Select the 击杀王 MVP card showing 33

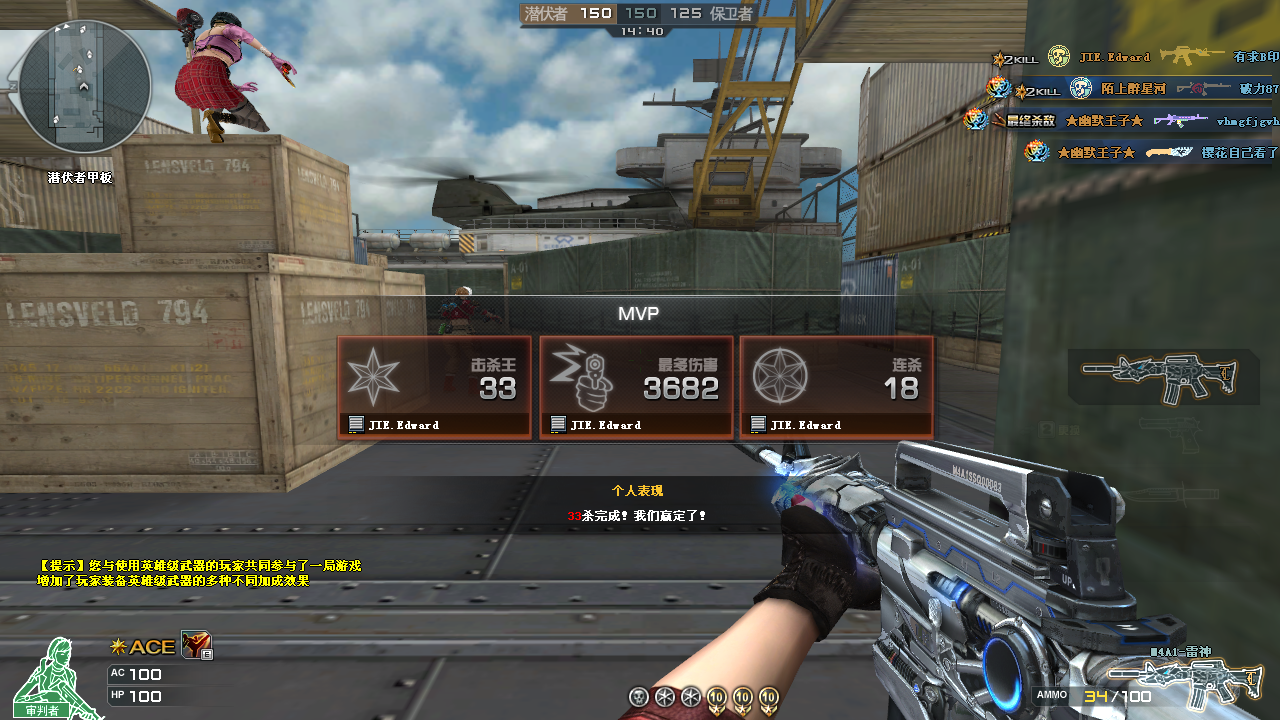click(434, 387)
